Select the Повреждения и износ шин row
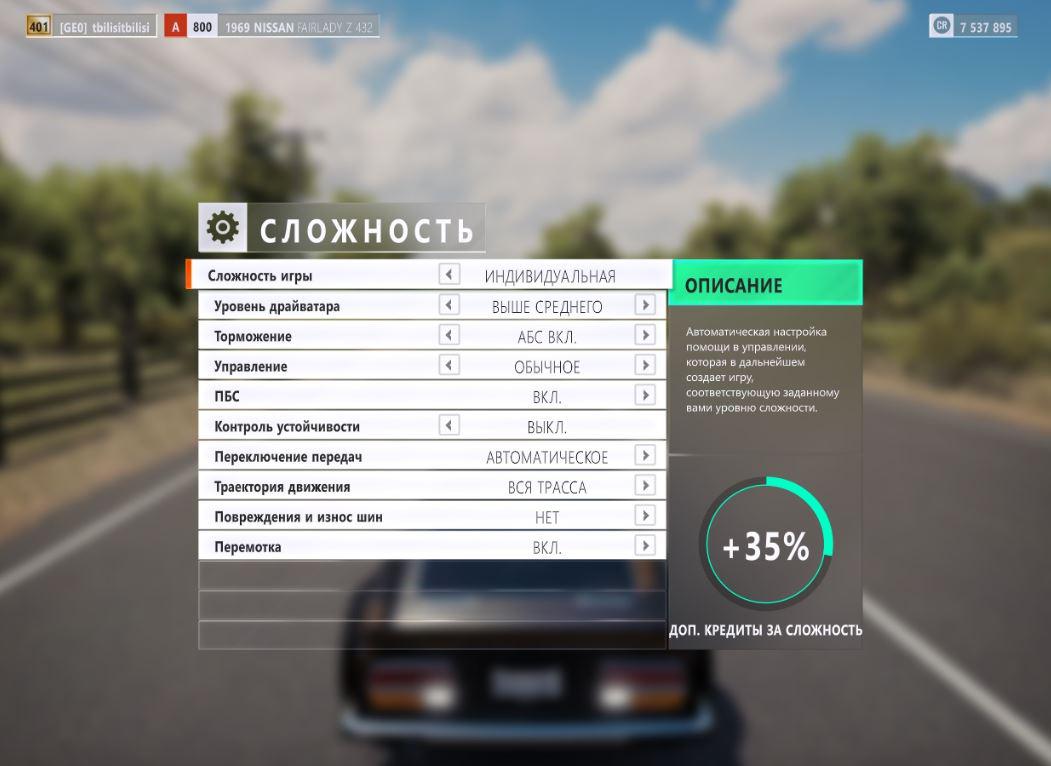The image size is (1051, 766). coord(298,517)
